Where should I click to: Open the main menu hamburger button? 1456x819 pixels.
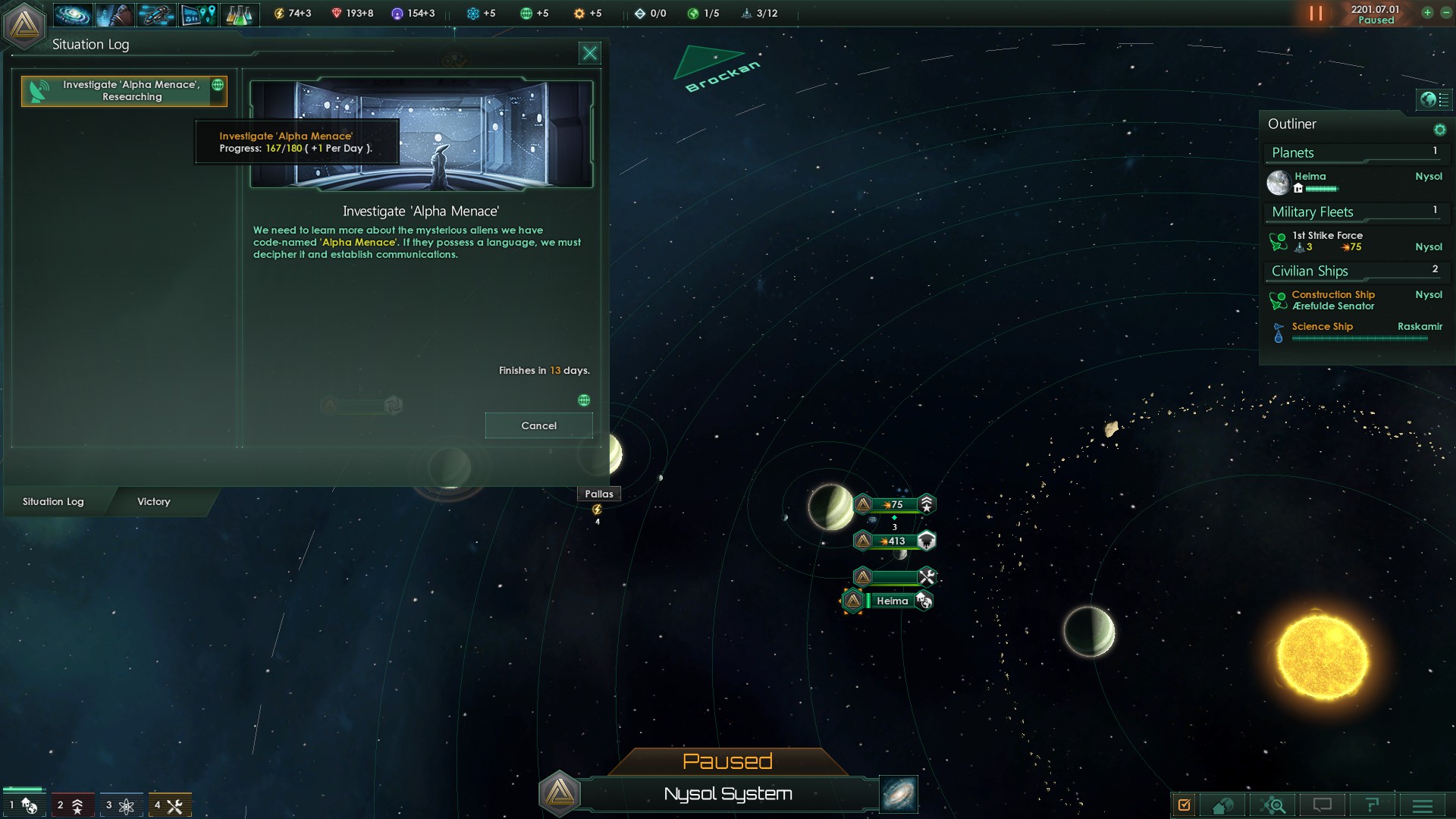point(1422,805)
